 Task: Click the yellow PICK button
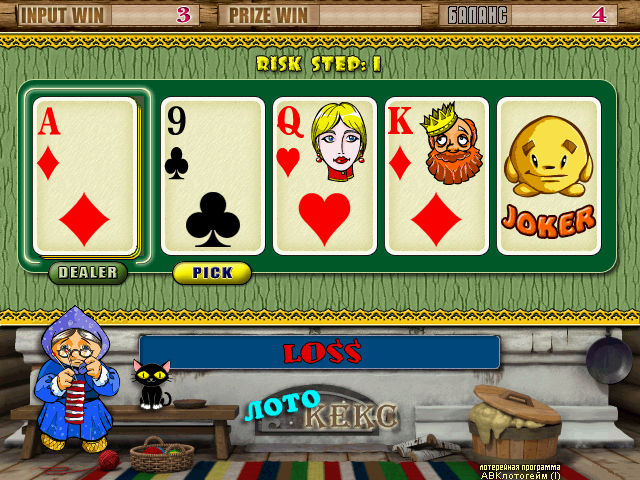pos(212,272)
